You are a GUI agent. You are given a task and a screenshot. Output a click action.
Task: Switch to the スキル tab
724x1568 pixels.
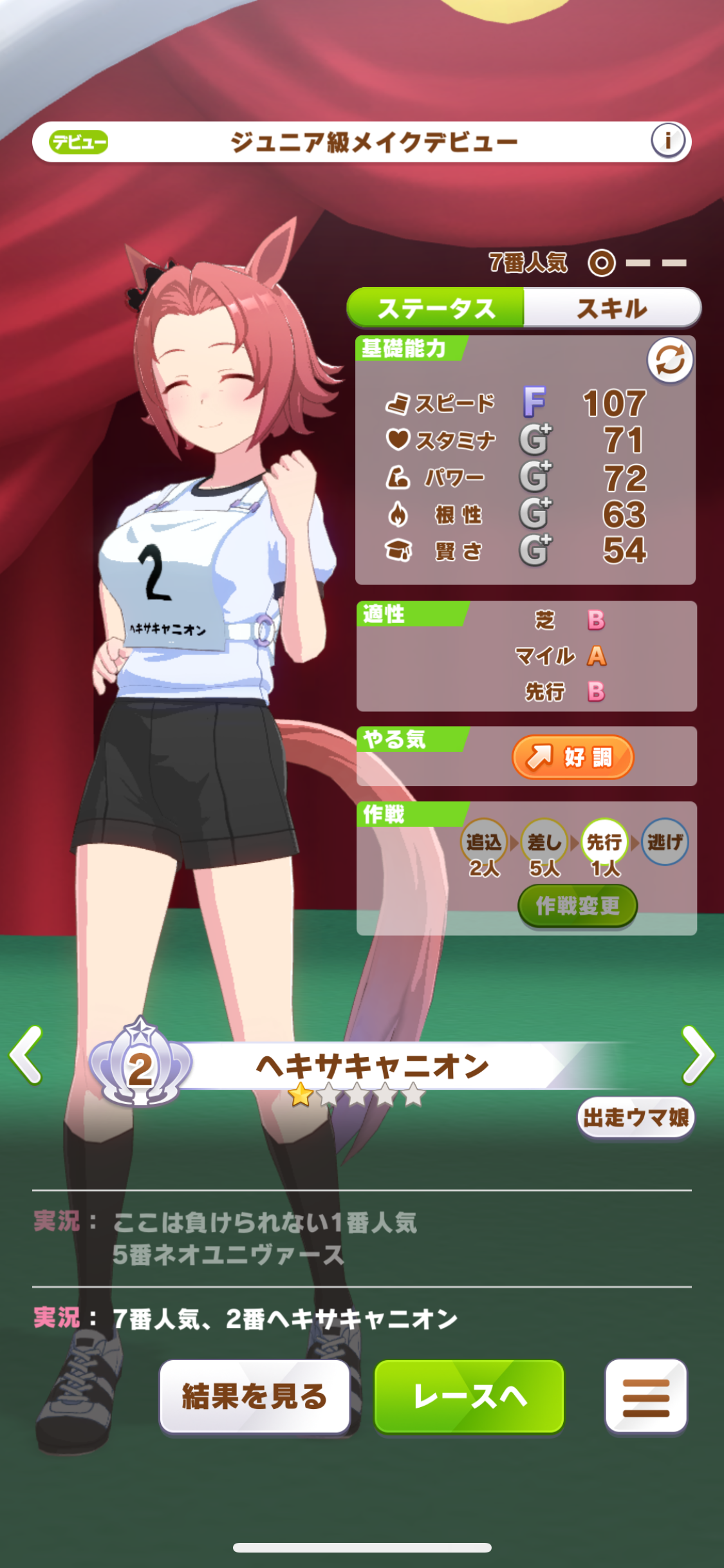point(611,308)
